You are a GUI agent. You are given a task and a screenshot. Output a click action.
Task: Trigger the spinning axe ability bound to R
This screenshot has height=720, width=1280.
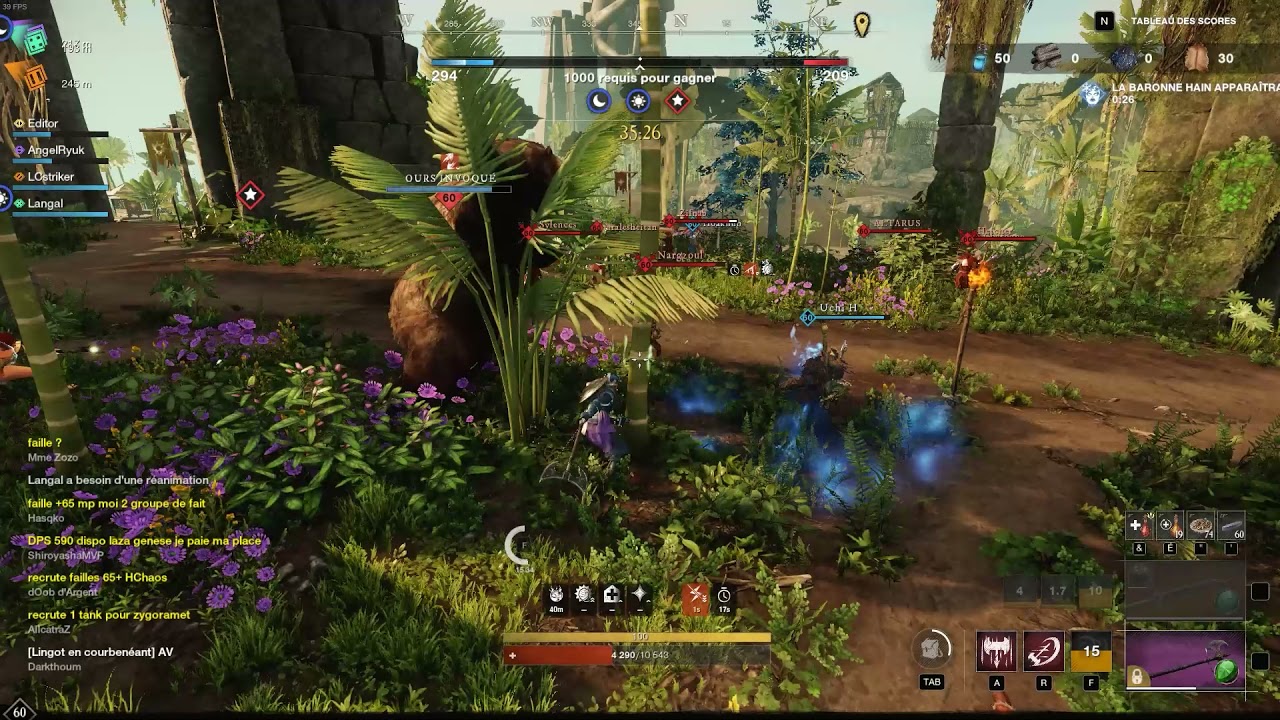pos(1044,651)
